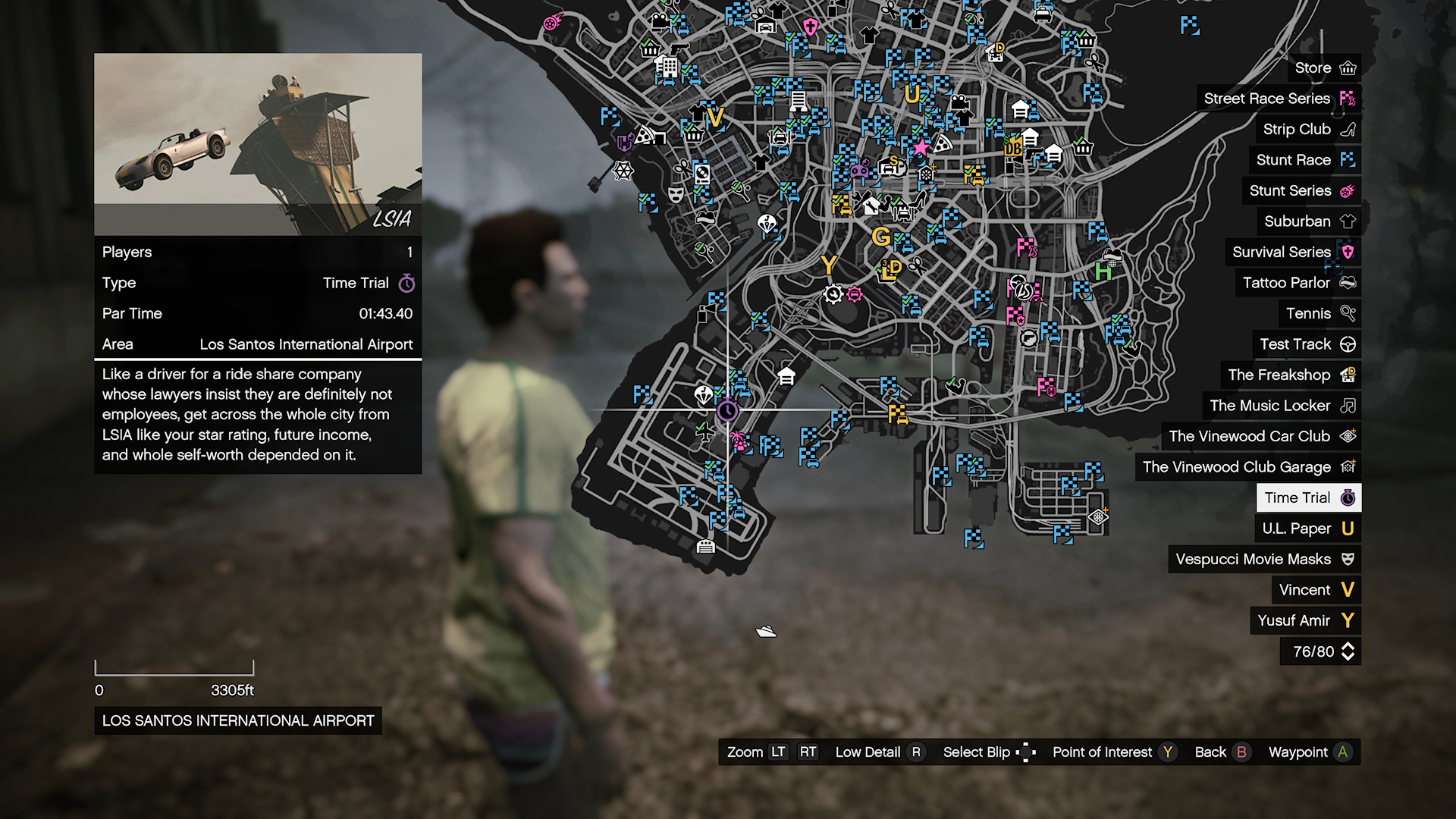Select Survival Series legend entry
The width and height of the screenshot is (1456, 819).
pyautogui.click(x=1292, y=253)
